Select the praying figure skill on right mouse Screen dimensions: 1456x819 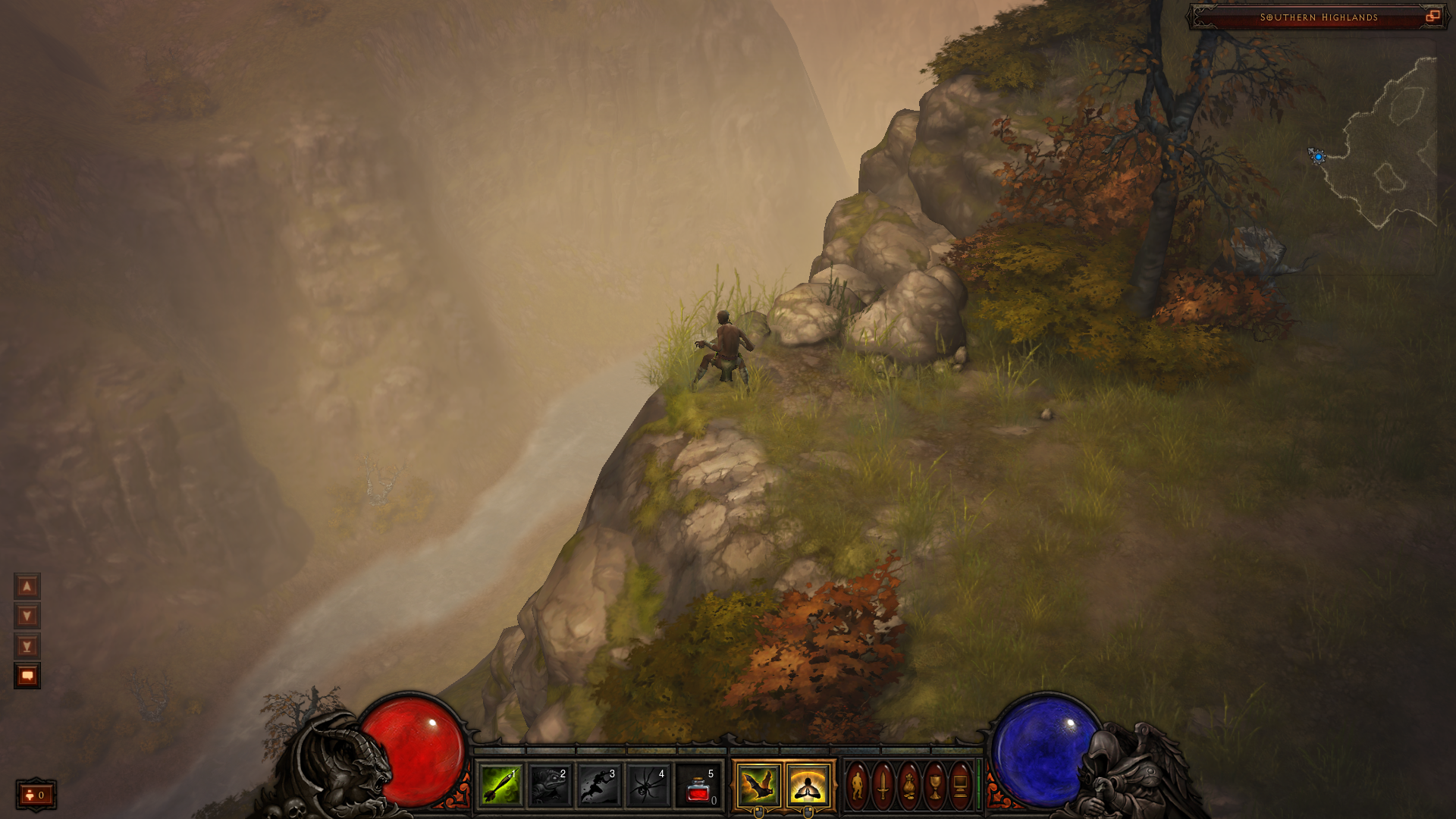click(808, 786)
